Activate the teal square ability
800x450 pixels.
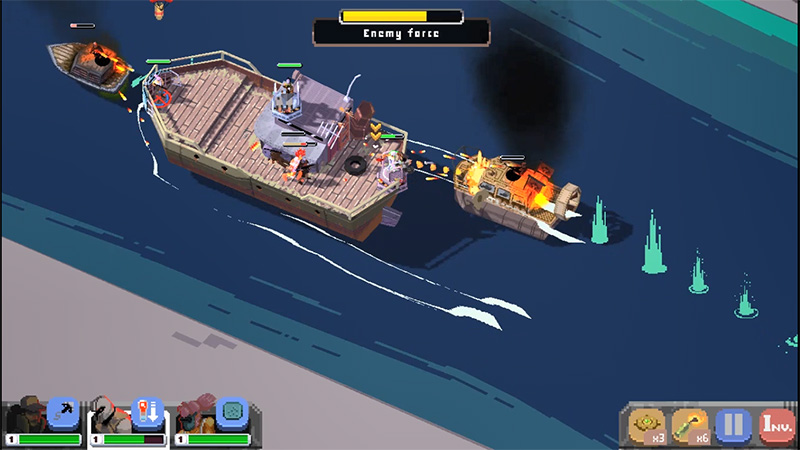coord(232,412)
